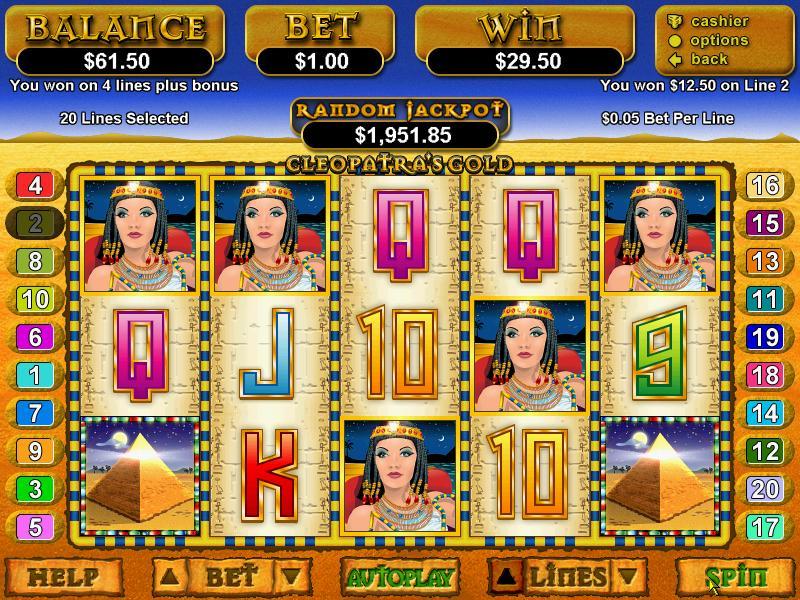Open the cashier
Screen dimensions: 800x600
[718, 21]
